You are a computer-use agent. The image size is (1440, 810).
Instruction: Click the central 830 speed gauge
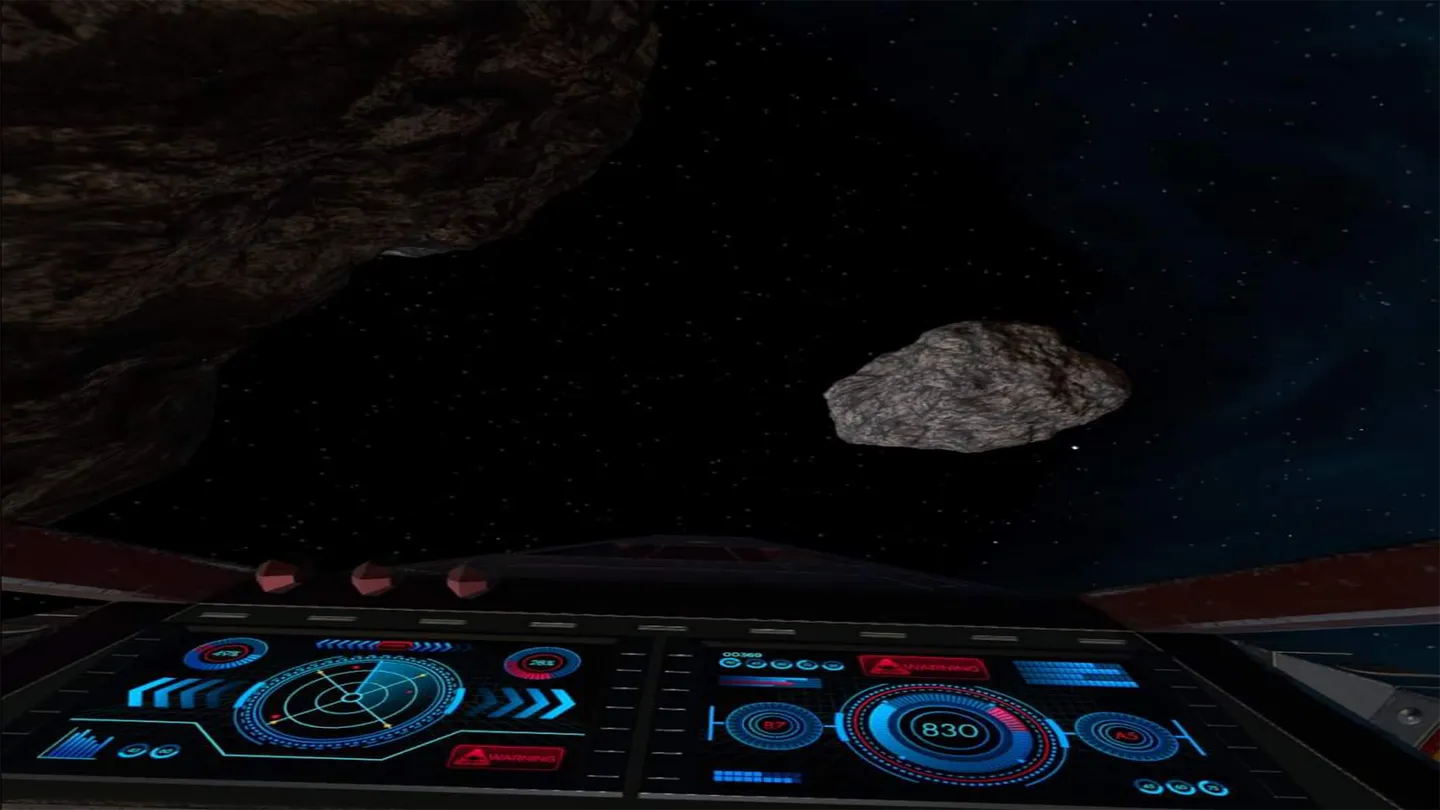point(948,730)
